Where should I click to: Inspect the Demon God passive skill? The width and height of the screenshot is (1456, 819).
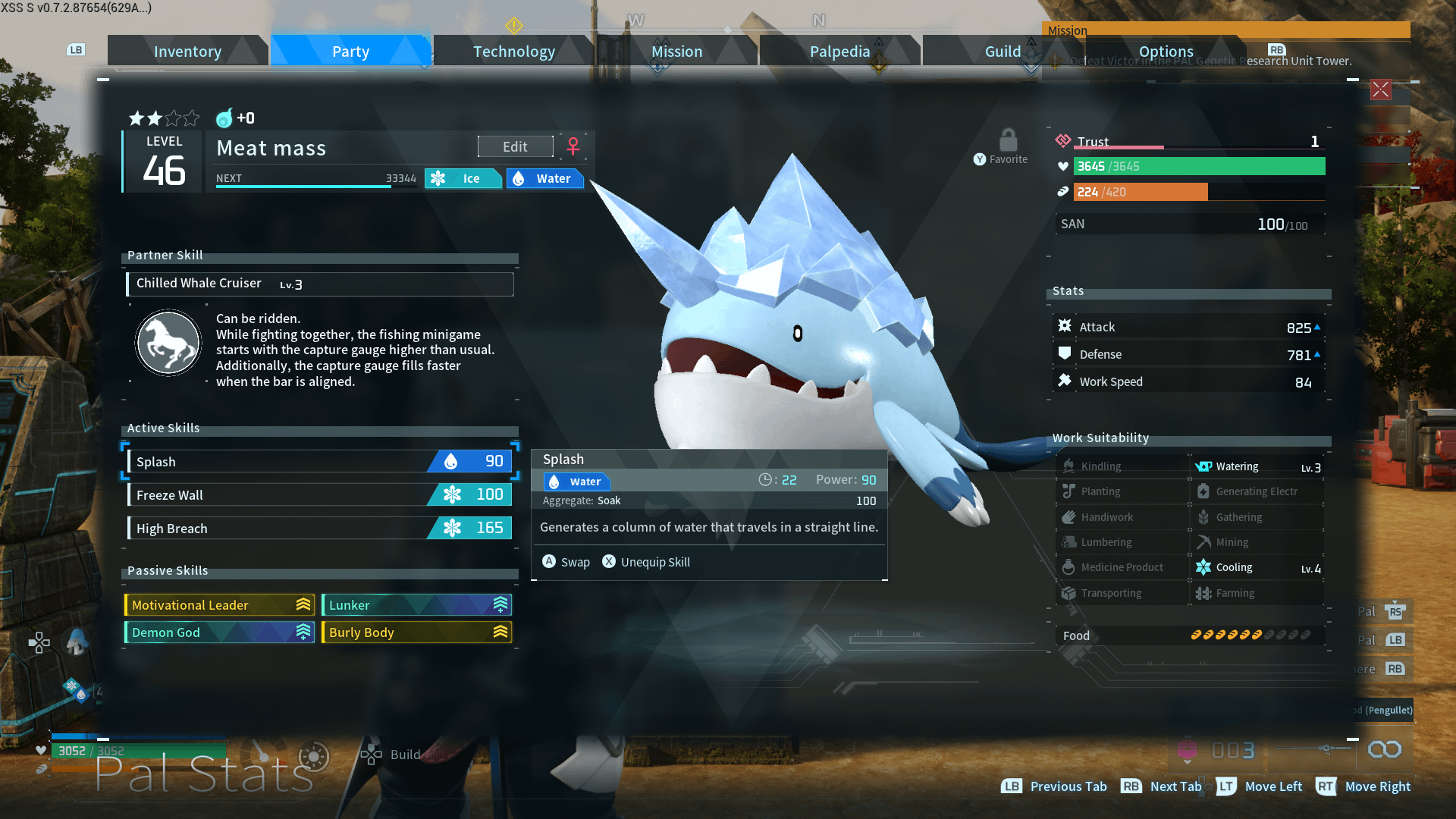219,632
